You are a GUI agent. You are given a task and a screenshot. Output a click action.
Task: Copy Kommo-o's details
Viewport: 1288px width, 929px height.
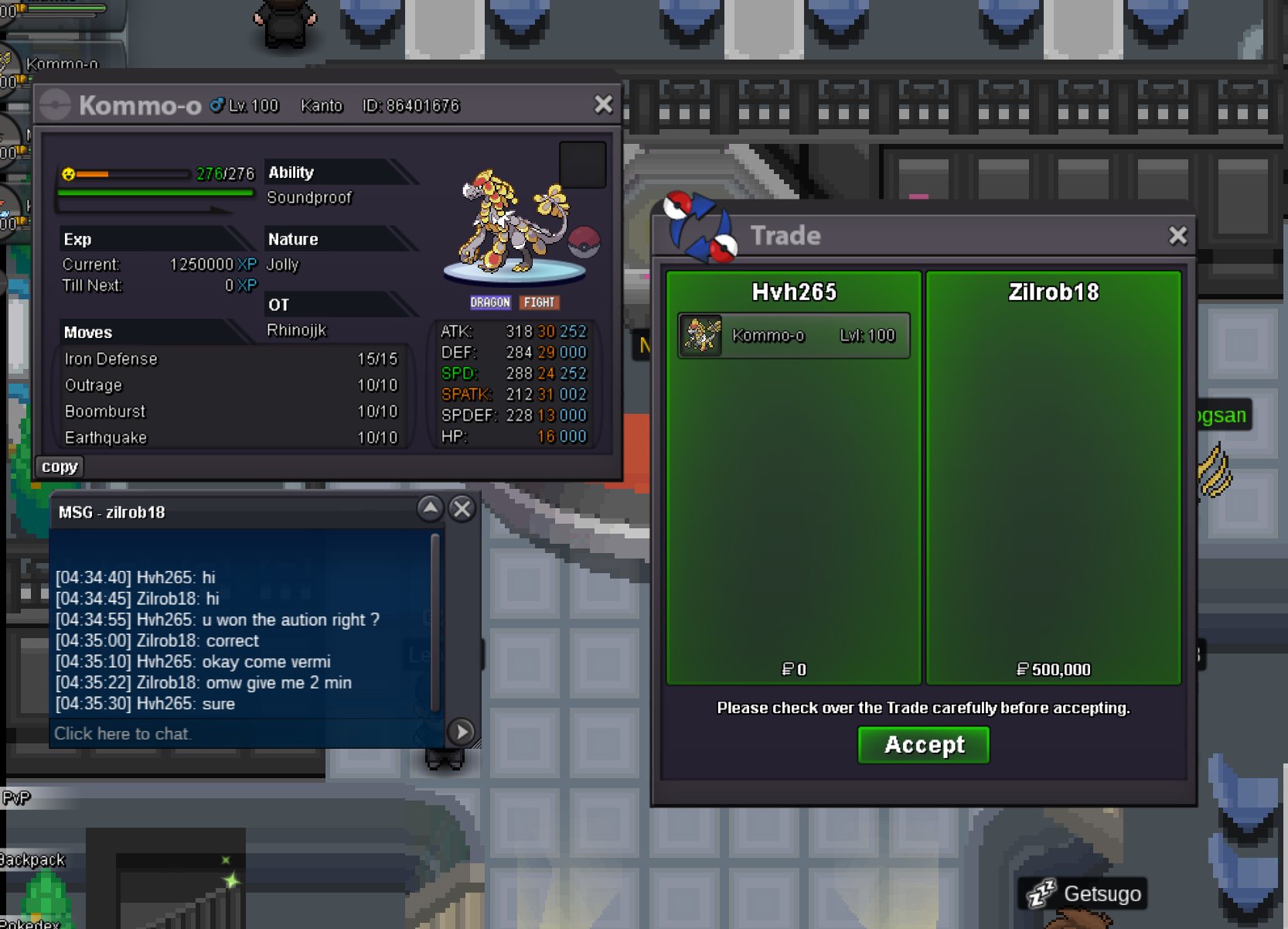(x=60, y=466)
